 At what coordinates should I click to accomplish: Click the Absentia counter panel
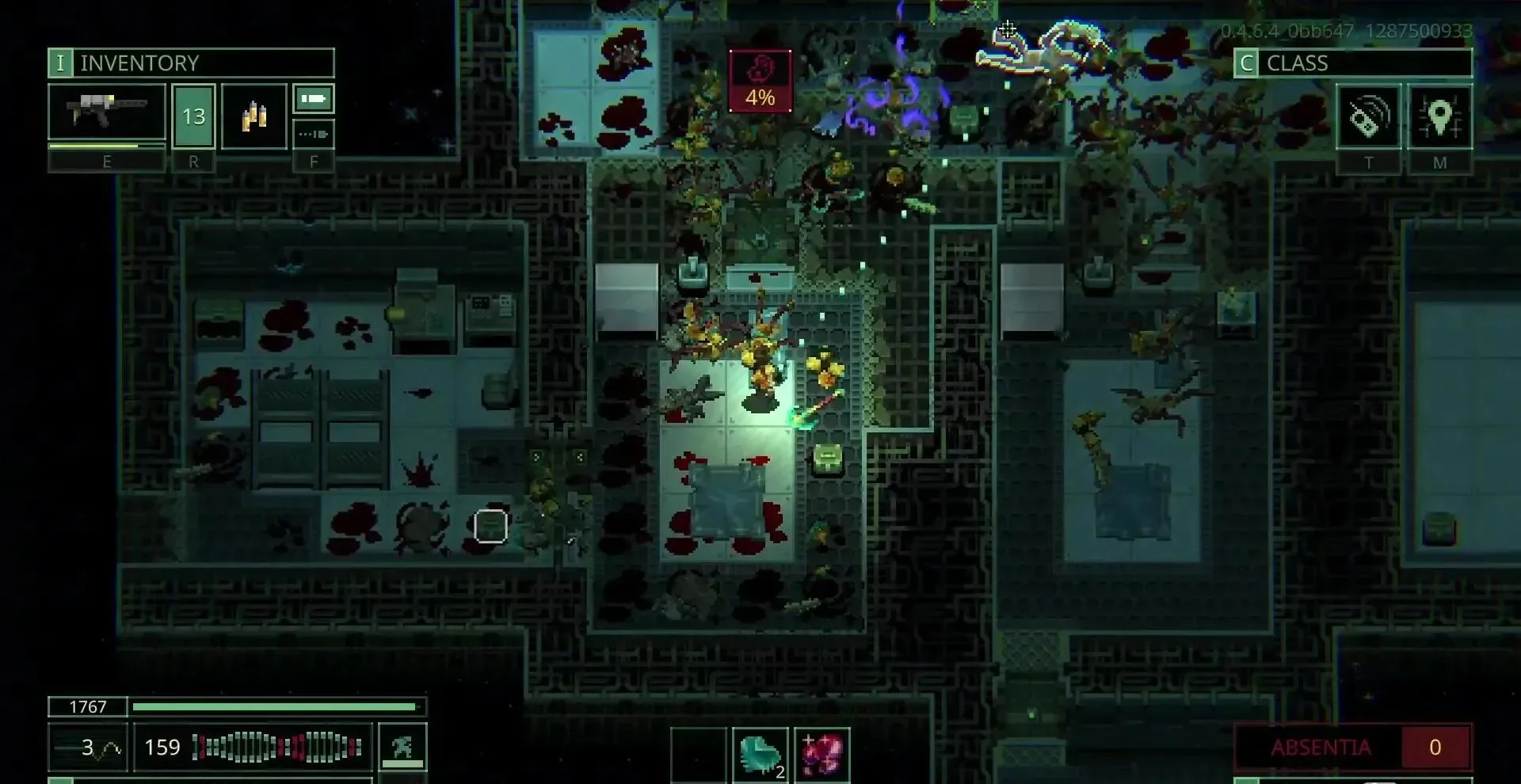[x=1353, y=747]
